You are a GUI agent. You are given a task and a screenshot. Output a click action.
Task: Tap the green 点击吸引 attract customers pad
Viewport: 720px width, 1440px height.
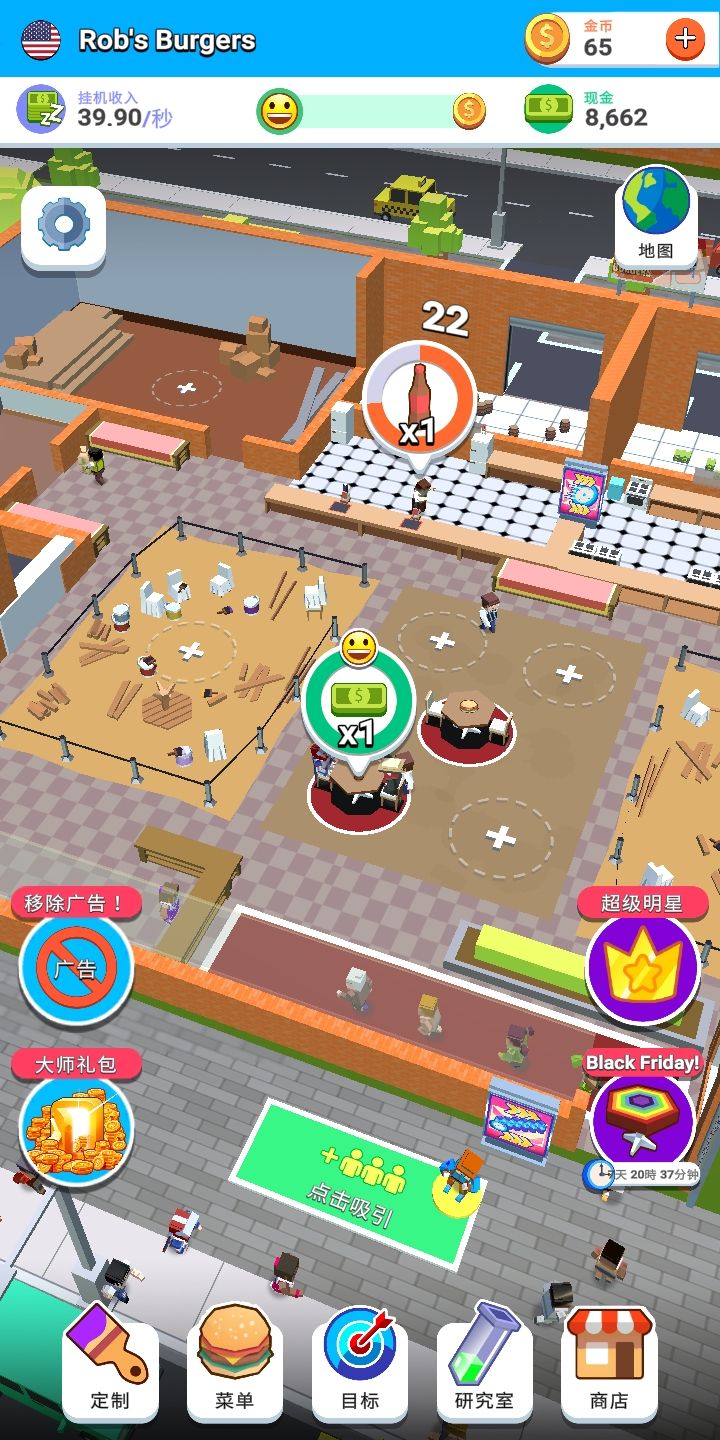click(x=355, y=1180)
